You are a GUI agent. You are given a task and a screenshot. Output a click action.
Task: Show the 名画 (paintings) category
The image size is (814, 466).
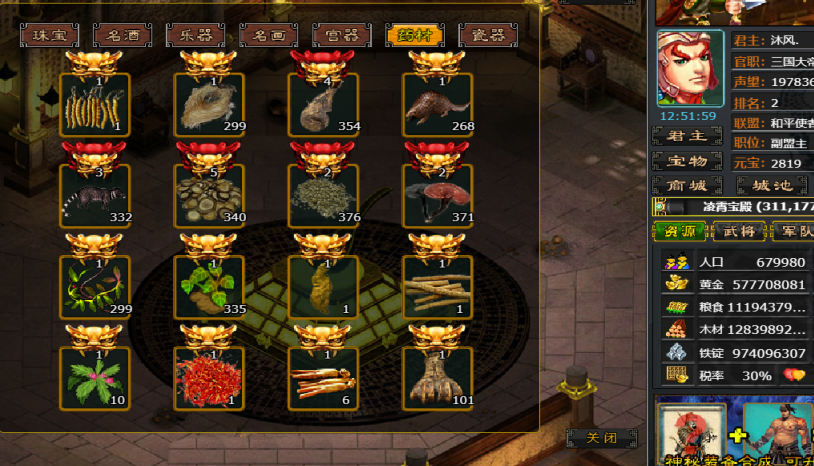[x=269, y=36]
